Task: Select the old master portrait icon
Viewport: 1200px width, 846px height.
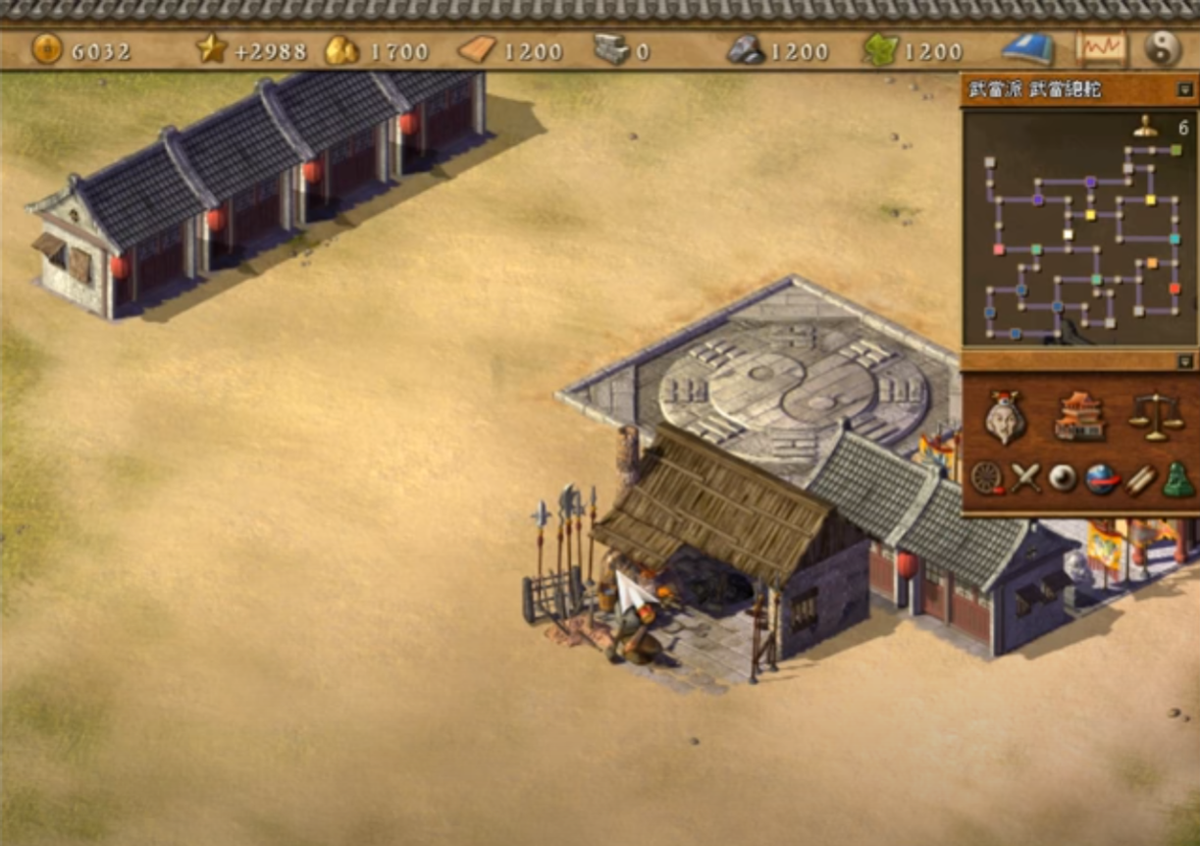Action: tap(1005, 417)
